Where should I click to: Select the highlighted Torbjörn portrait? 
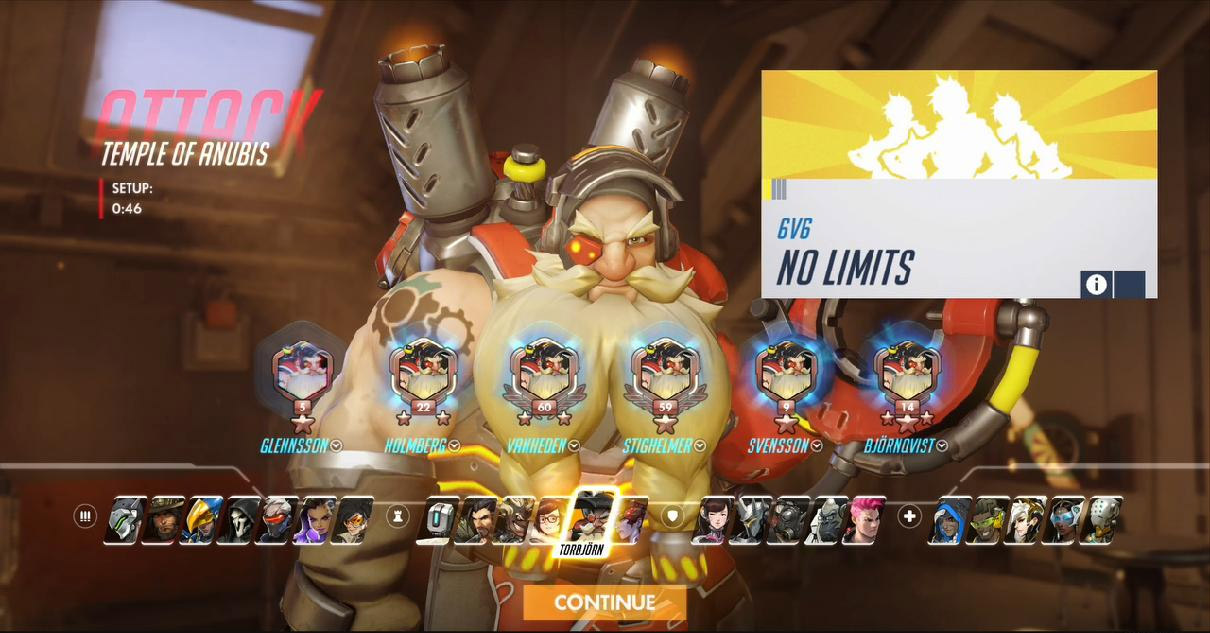pos(592,515)
